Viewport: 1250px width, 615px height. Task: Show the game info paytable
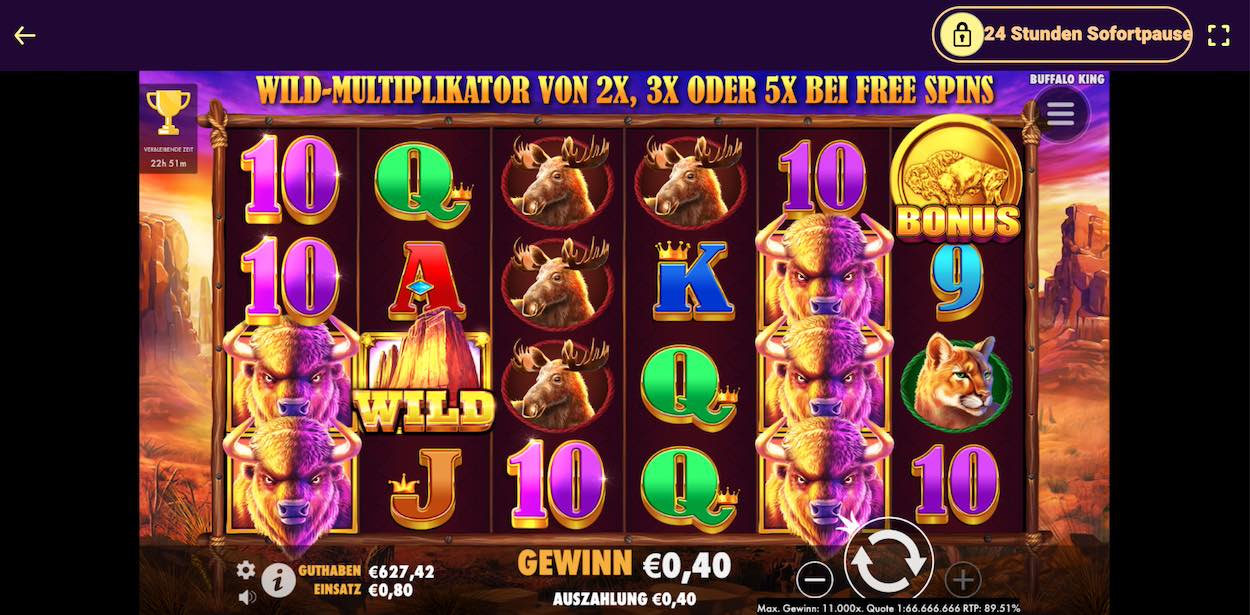coord(278,579)
